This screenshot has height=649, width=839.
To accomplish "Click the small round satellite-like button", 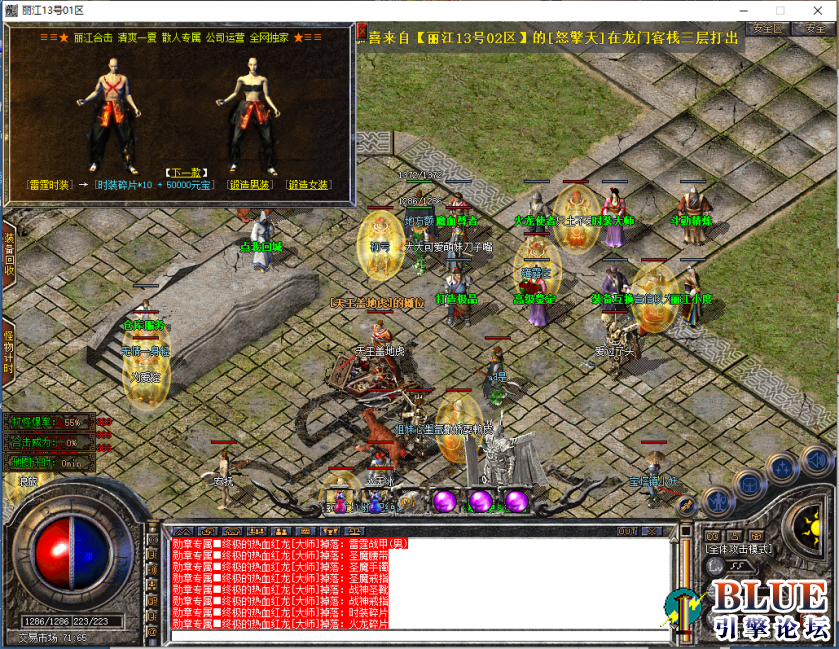I will (688, 507).
